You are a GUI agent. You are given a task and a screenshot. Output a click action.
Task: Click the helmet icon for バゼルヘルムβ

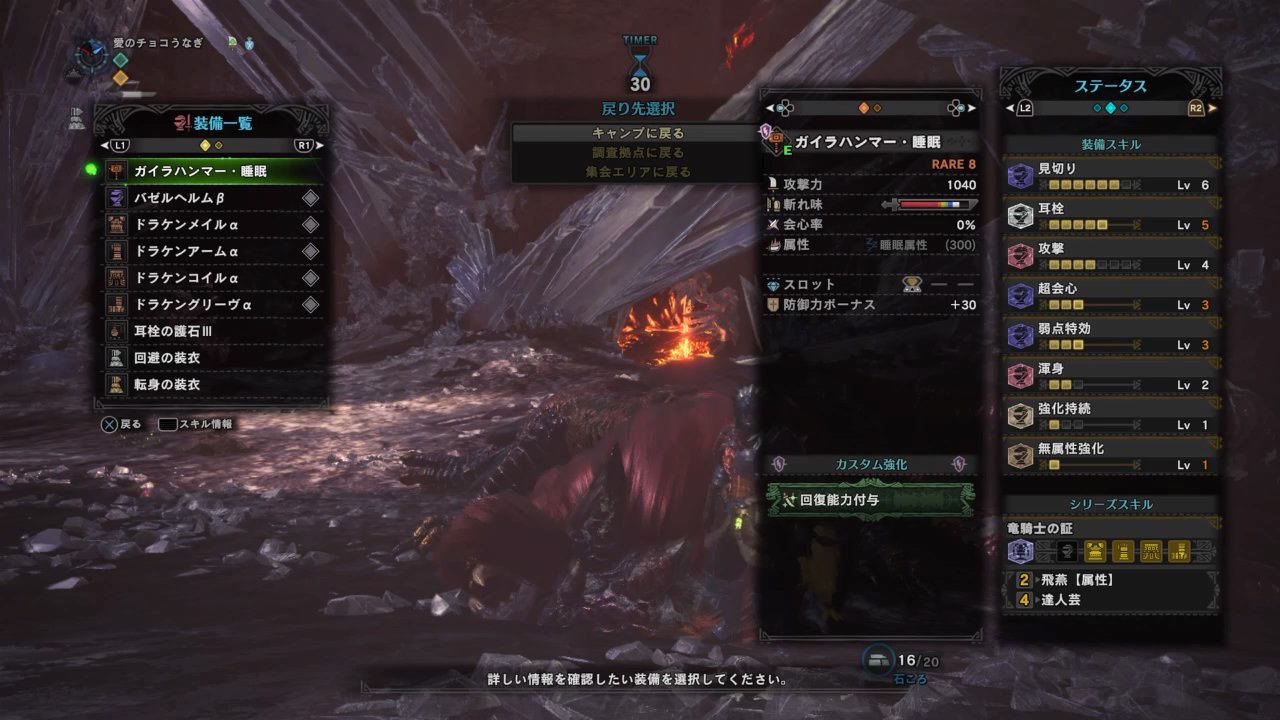coord(117,196)
